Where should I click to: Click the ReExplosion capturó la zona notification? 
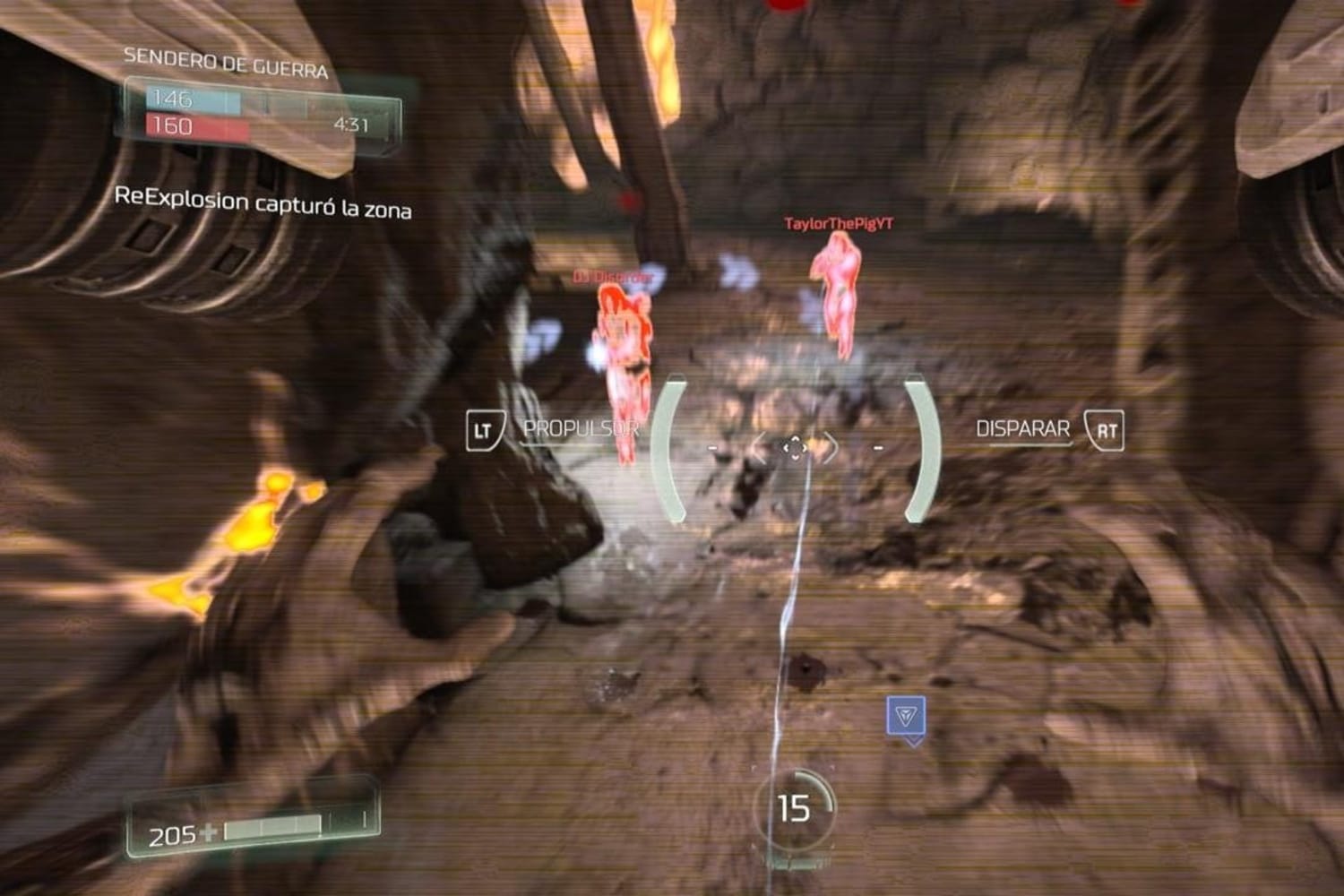click(266, 203)
